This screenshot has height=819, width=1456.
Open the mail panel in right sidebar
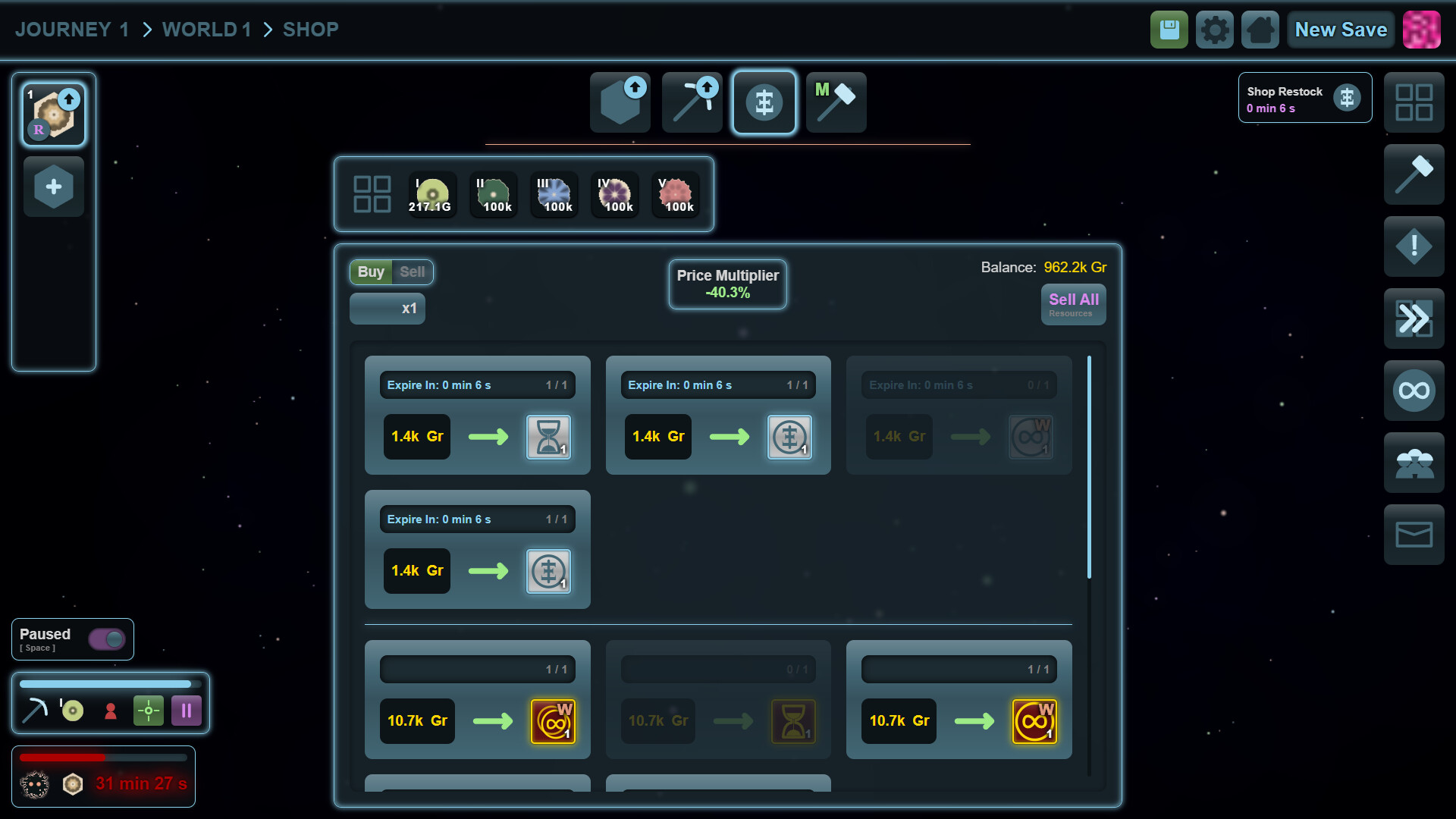1414,534
